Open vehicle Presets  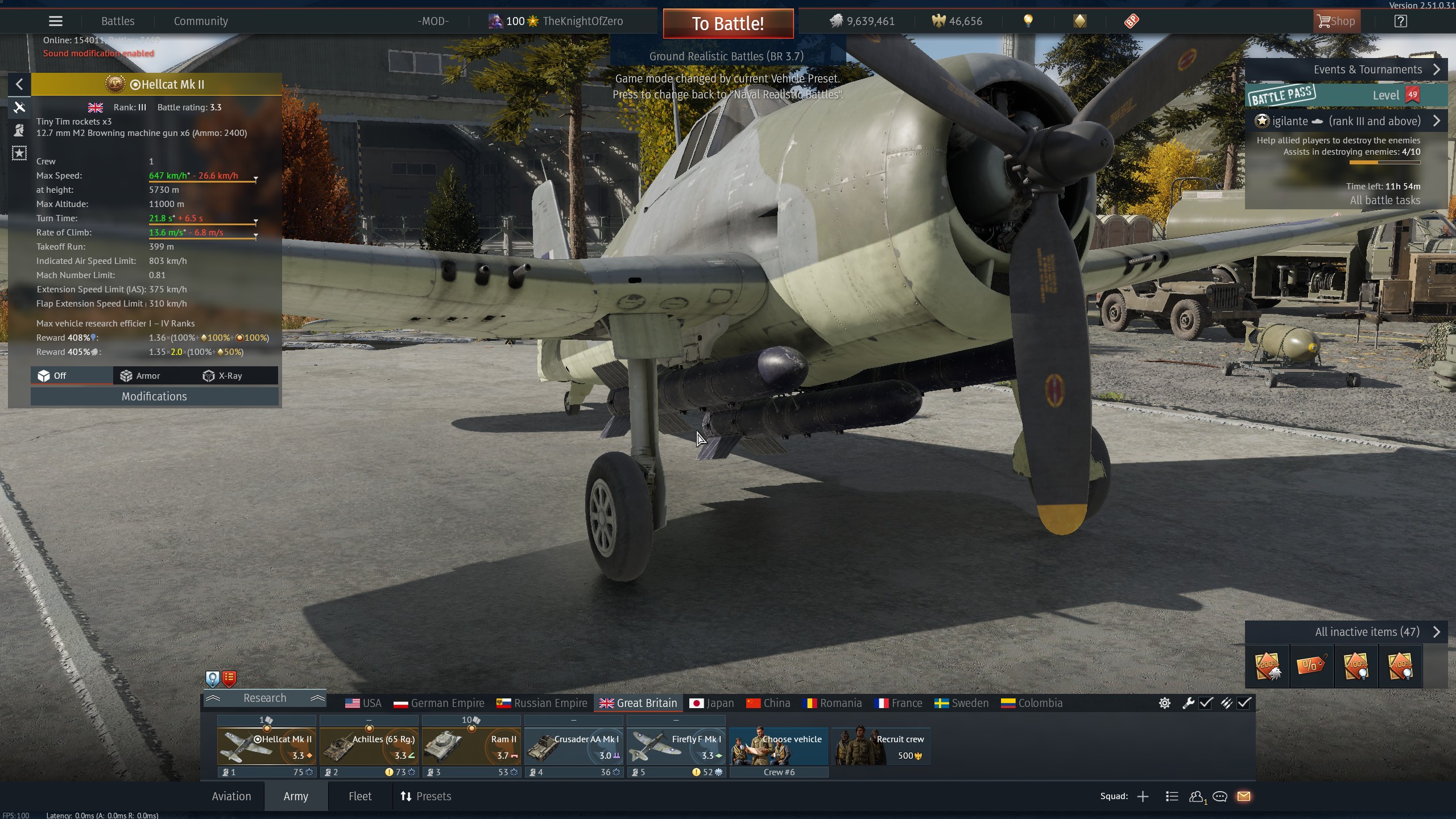(x=426, y=796)
